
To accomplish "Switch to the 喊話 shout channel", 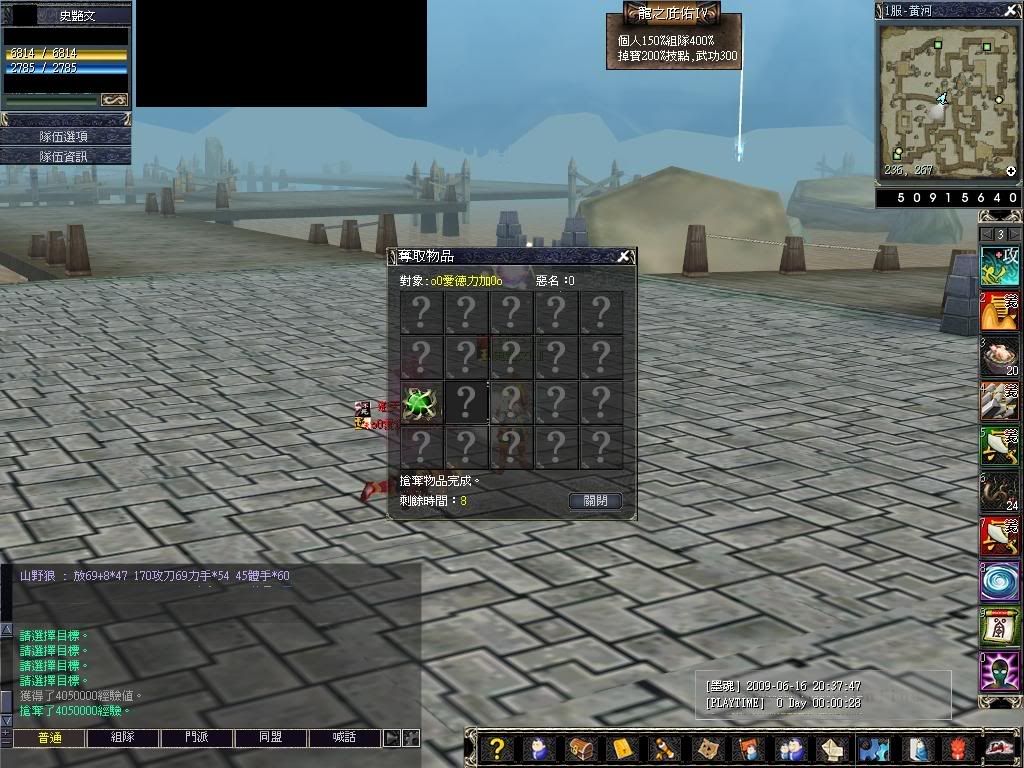I will pos(344,738).
